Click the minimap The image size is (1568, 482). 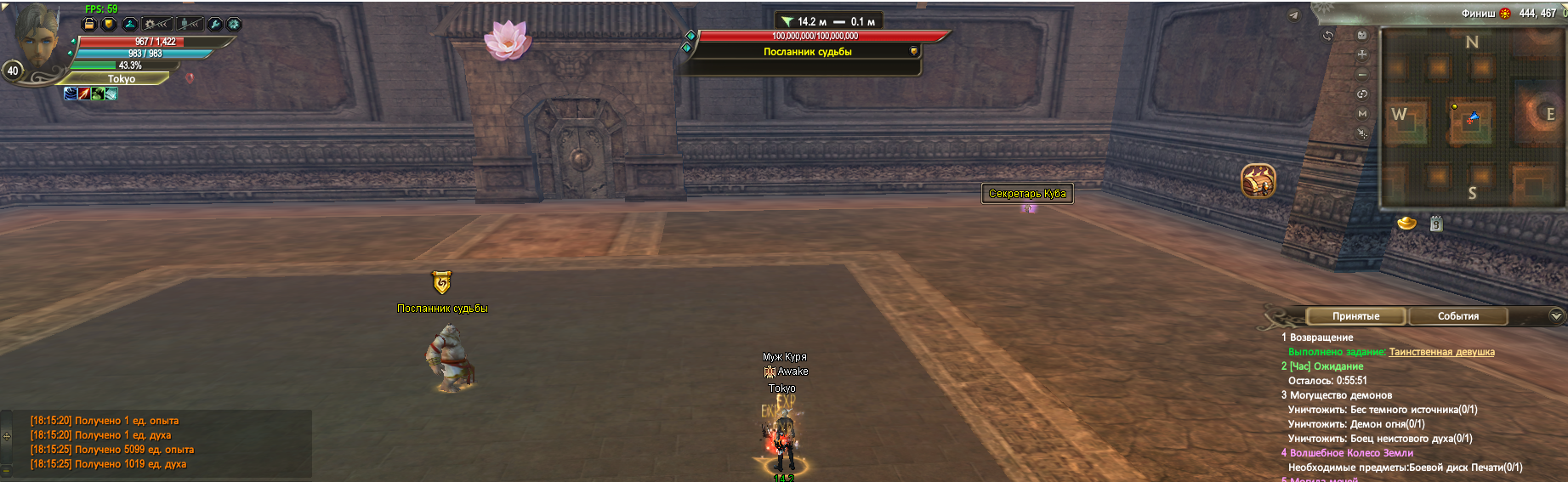[x=1472, y=117]
